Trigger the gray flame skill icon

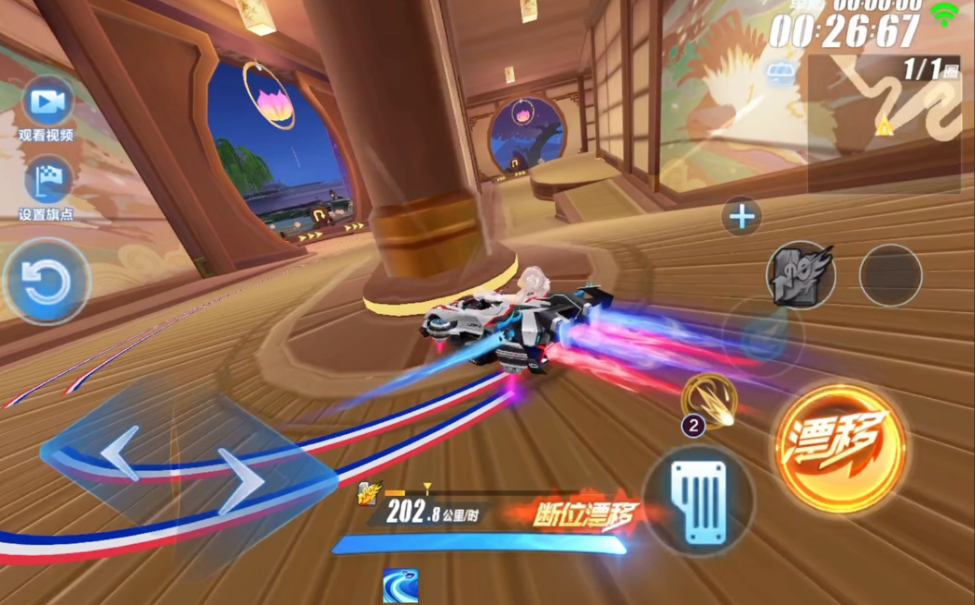[x=800, y=275]
